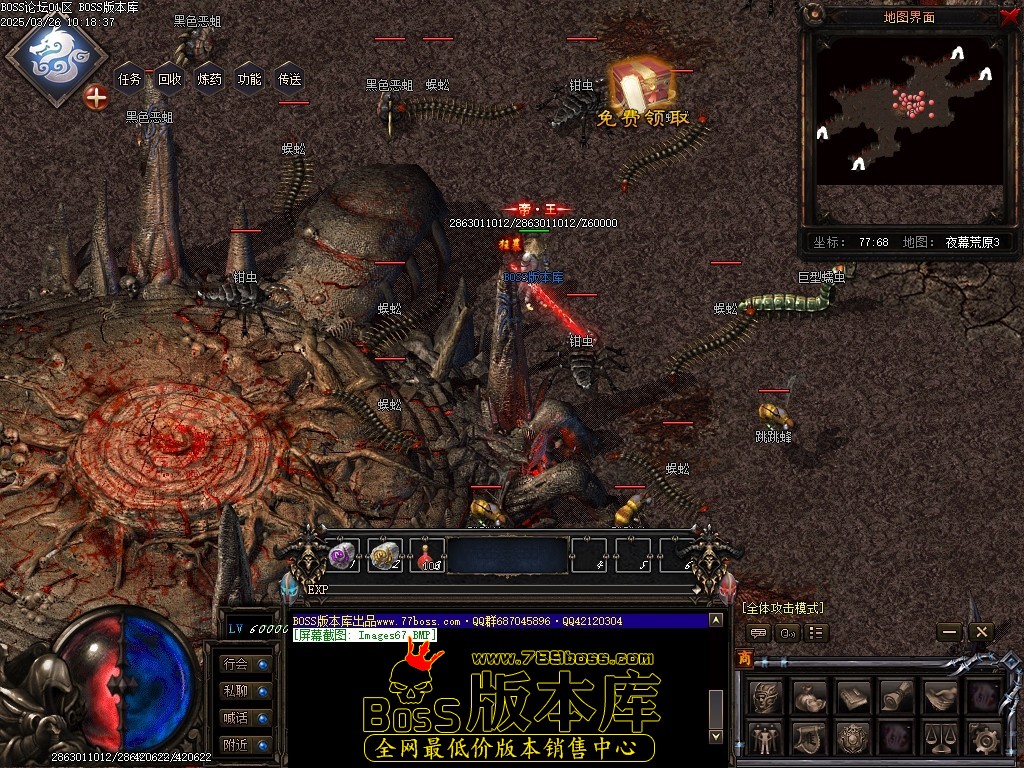Open the 功能 functions menu

pyautogui.click(x=250, y=79)
